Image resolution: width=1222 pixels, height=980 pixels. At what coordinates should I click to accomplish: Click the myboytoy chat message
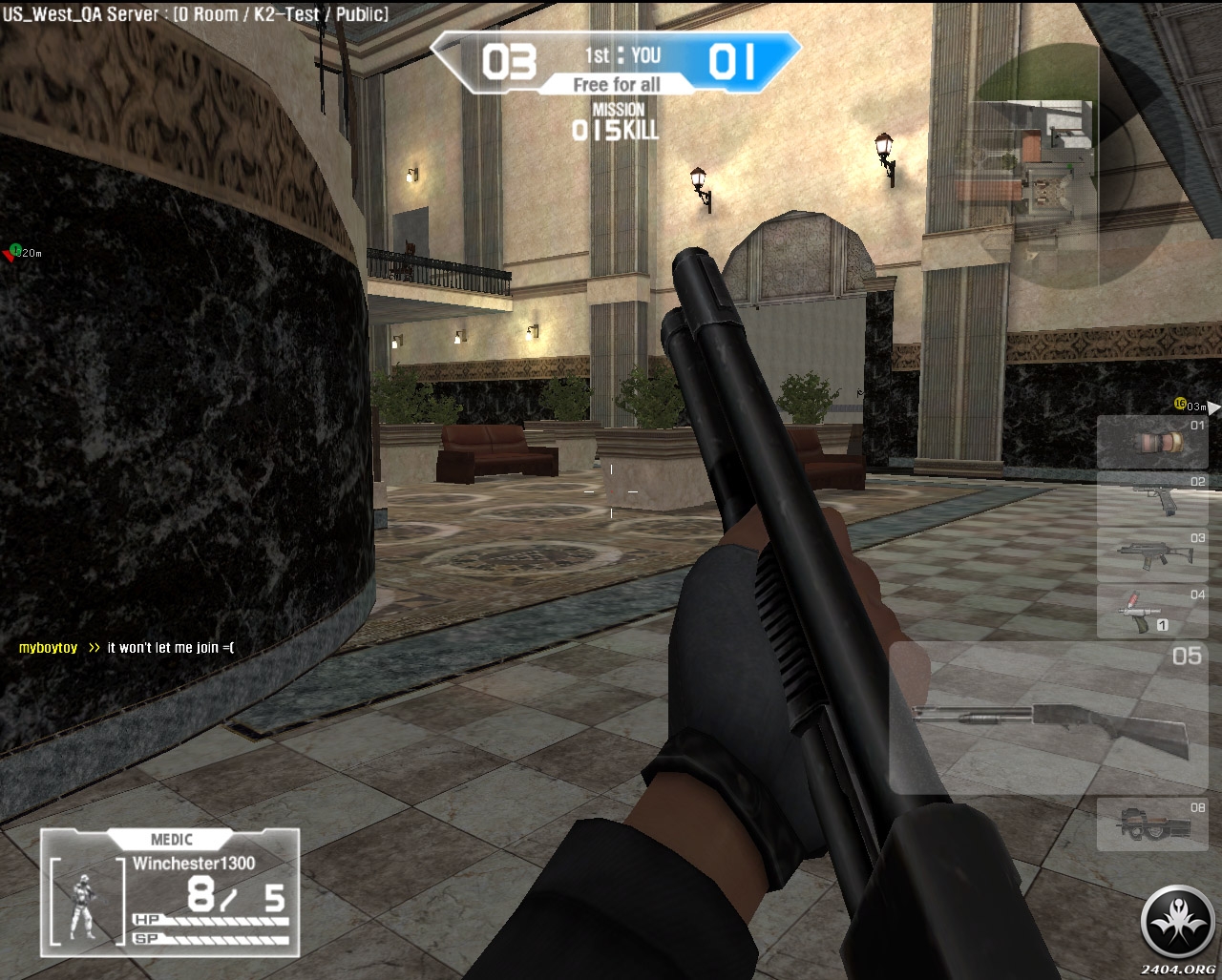[126, 648]
